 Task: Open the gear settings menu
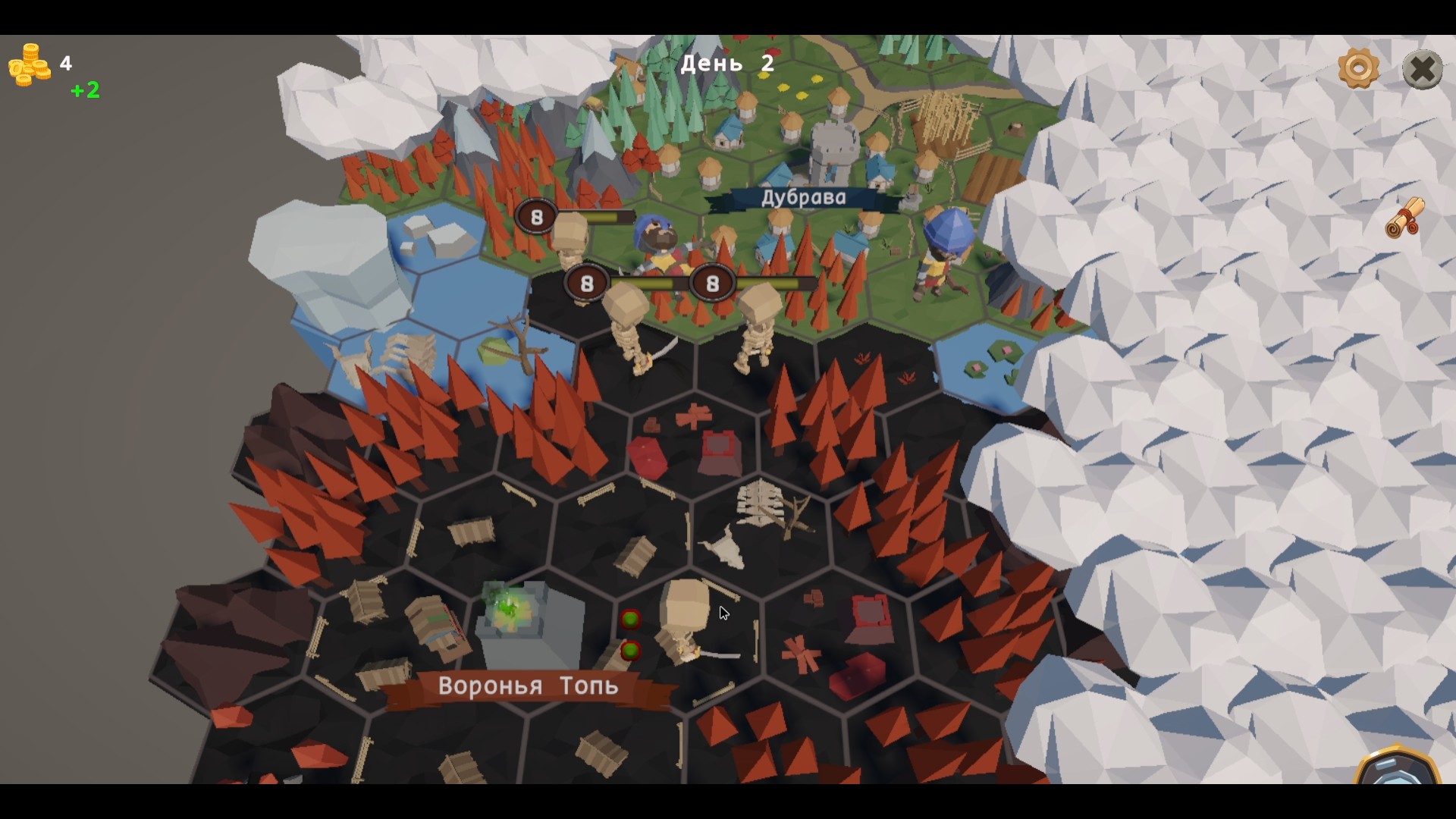(1358, 69)
